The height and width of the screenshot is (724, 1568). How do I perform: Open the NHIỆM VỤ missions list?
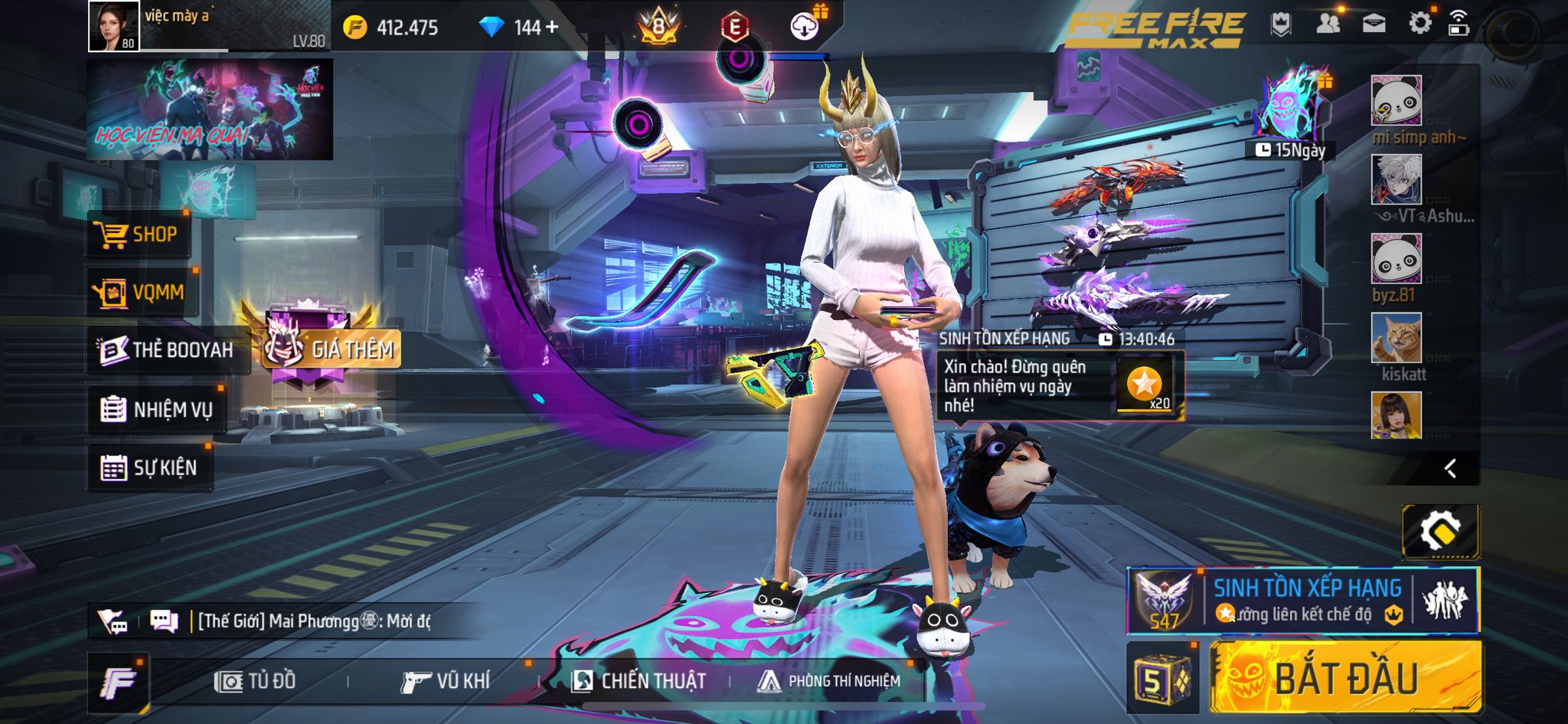click(x=157, y=410)
